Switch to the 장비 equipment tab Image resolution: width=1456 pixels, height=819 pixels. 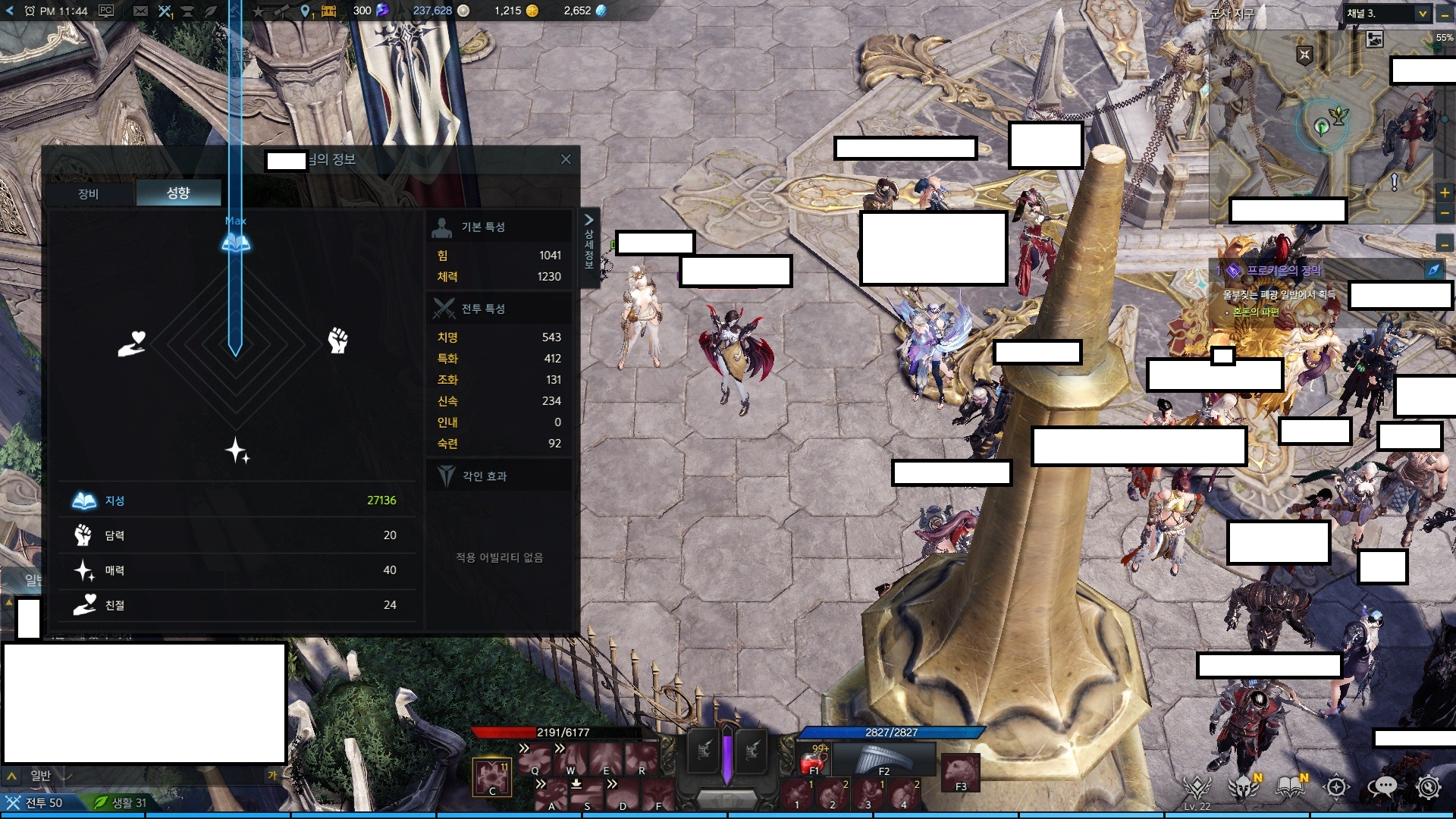pos(89,193)
